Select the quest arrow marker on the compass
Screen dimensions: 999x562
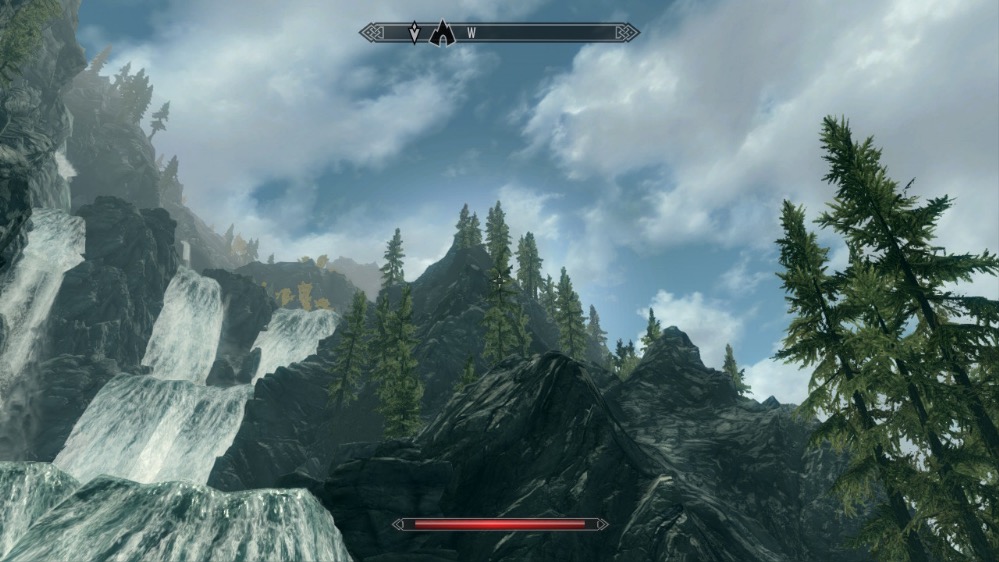click(414, 33)
